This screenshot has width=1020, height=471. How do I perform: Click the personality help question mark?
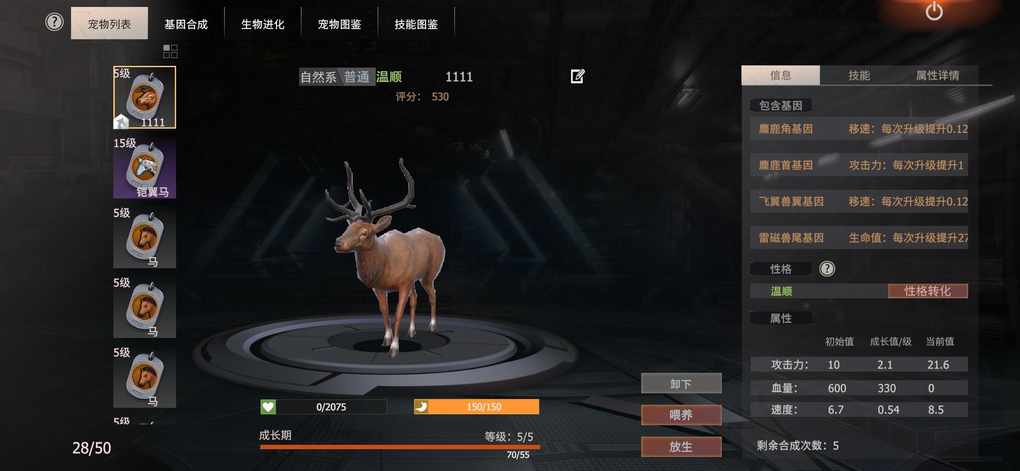pyautogui.click(x=827, y=268)
